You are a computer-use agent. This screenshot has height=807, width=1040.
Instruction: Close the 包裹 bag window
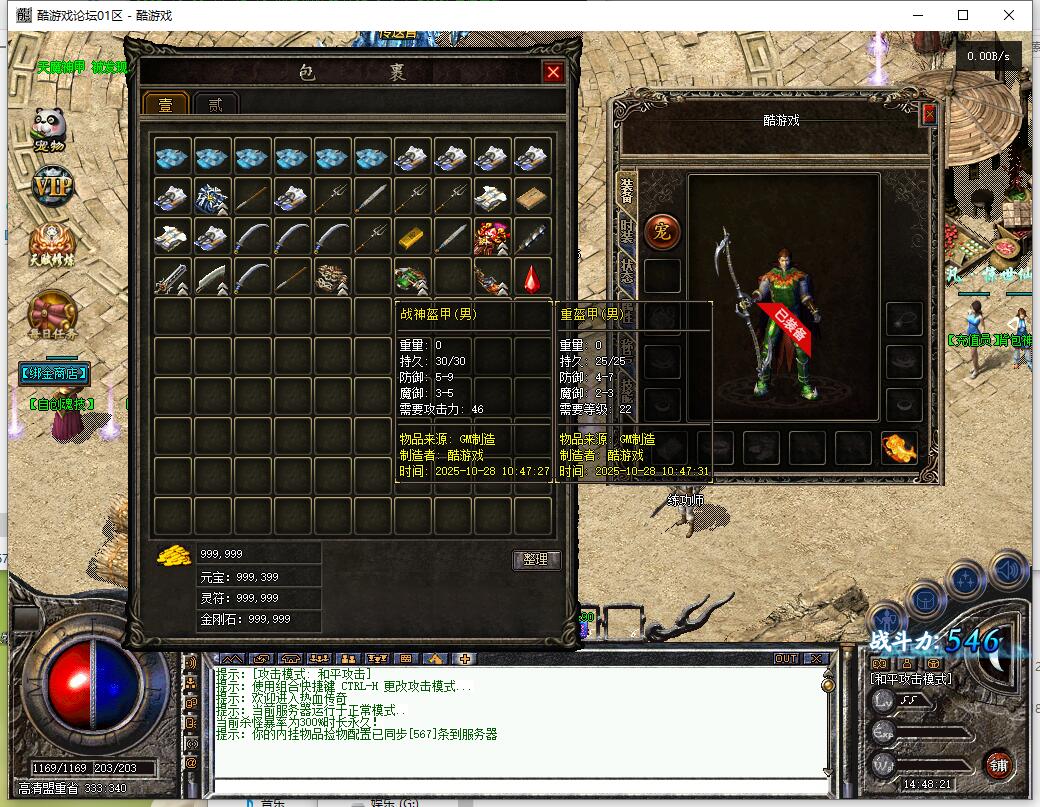[553, 72]
